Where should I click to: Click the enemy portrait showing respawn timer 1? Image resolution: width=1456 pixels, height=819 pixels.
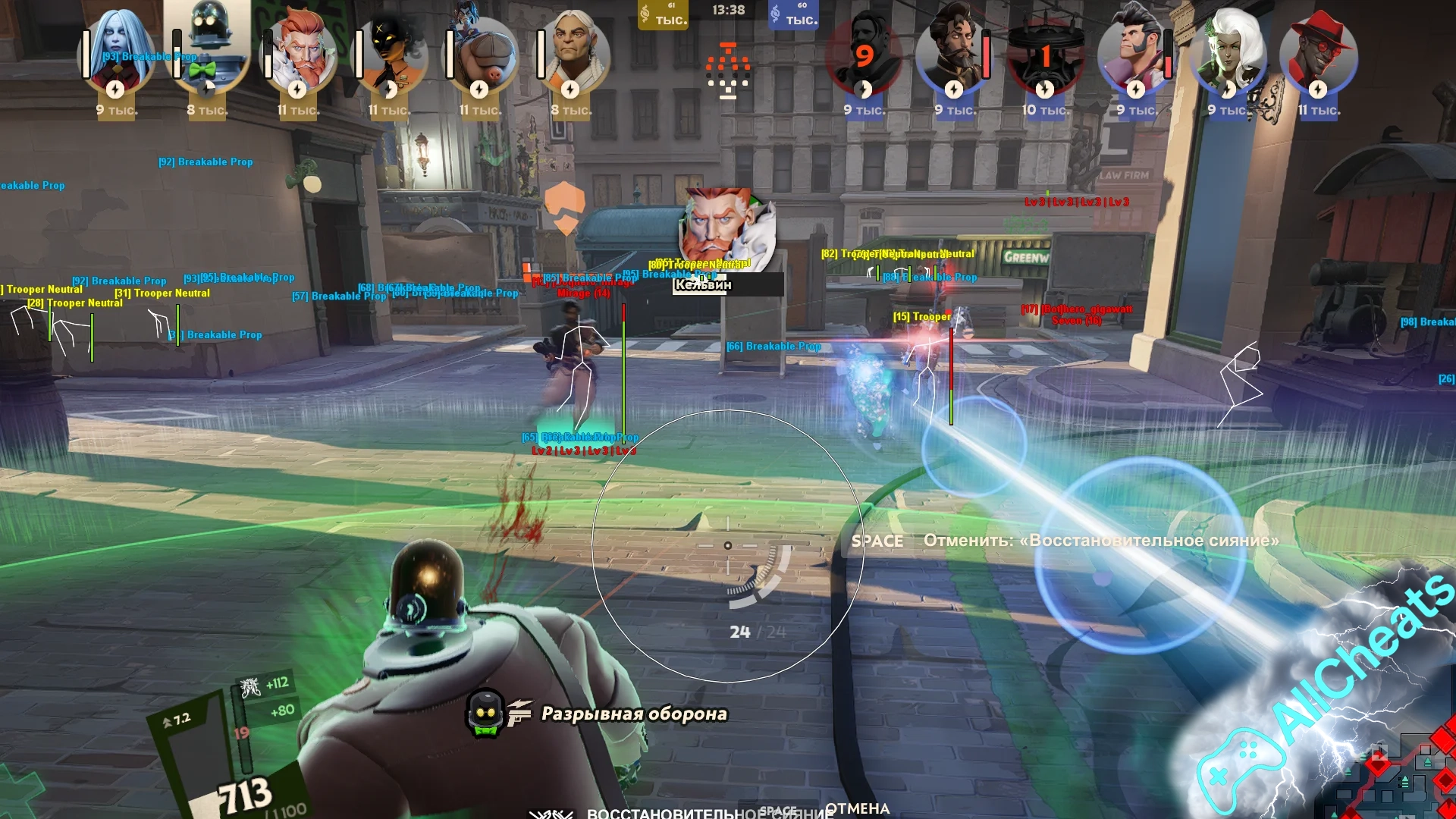point(1045,55)
